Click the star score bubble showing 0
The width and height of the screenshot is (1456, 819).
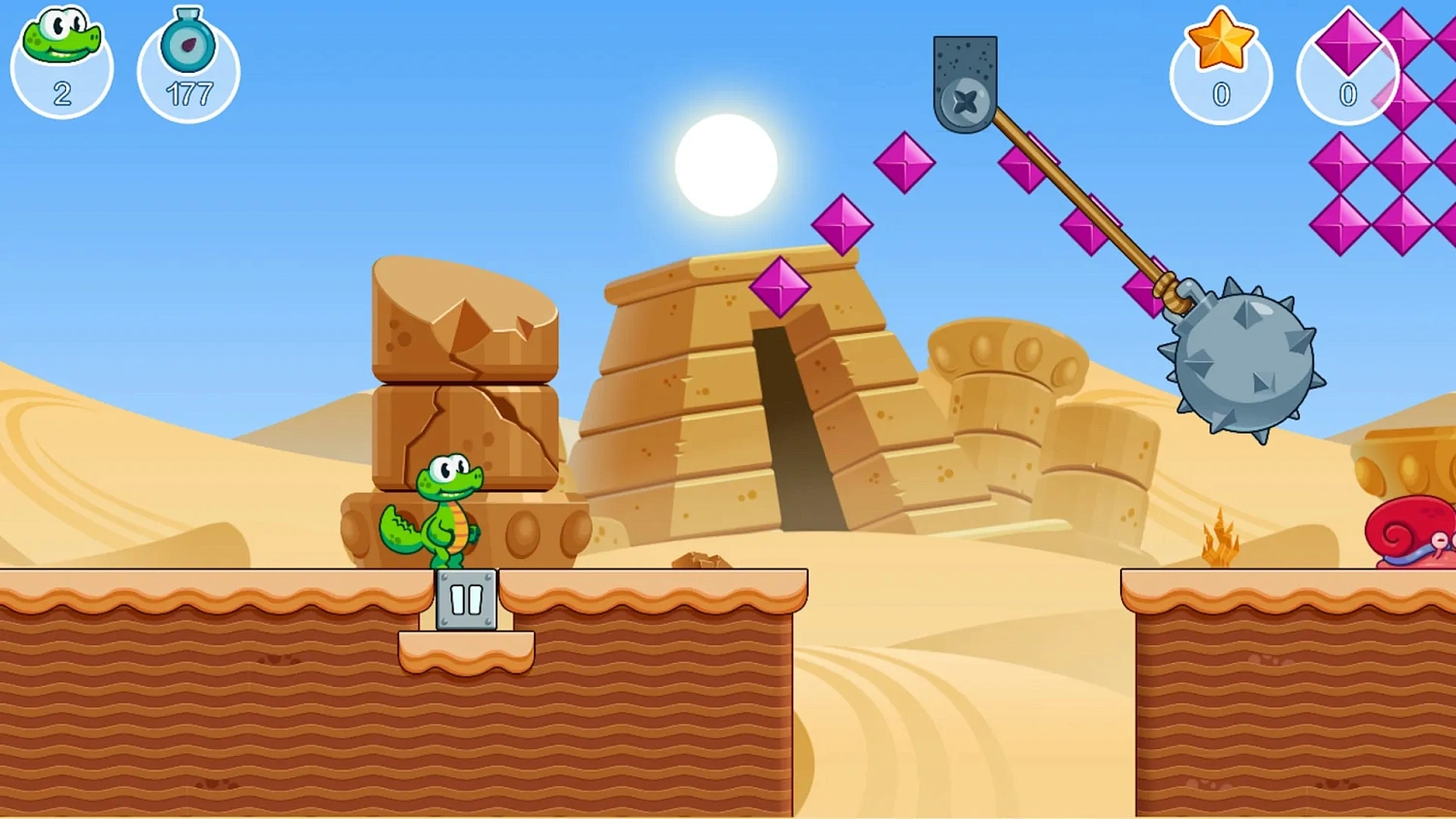(1220, 70)
